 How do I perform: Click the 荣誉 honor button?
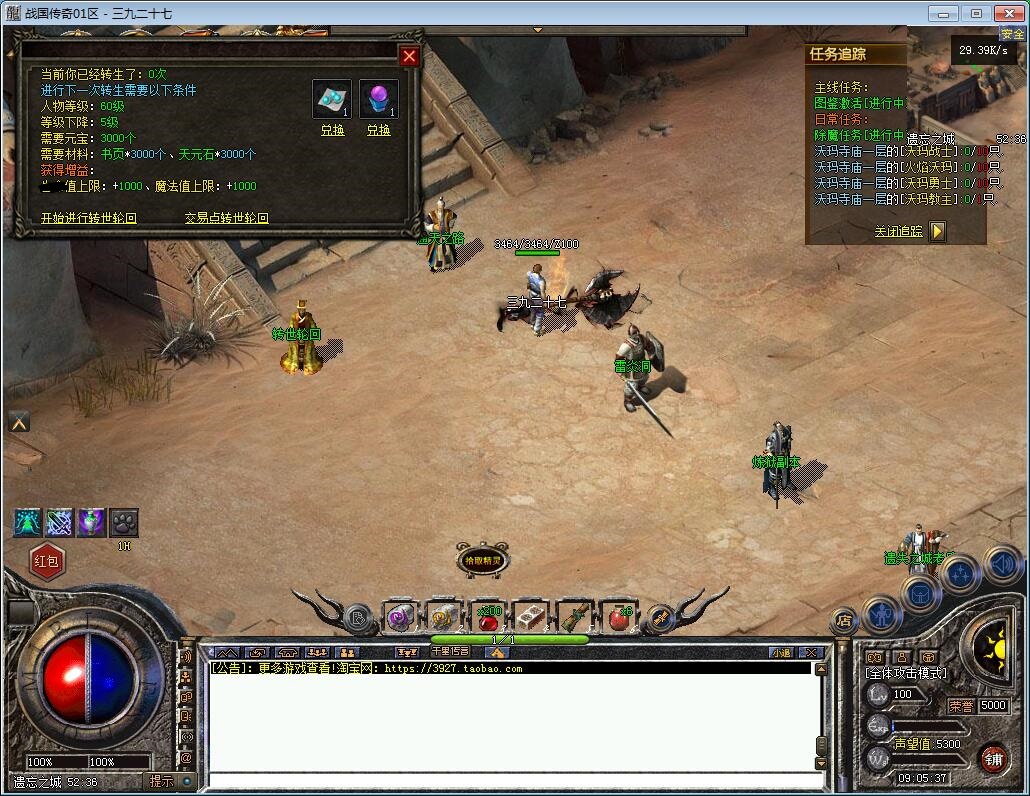[961, 705]
